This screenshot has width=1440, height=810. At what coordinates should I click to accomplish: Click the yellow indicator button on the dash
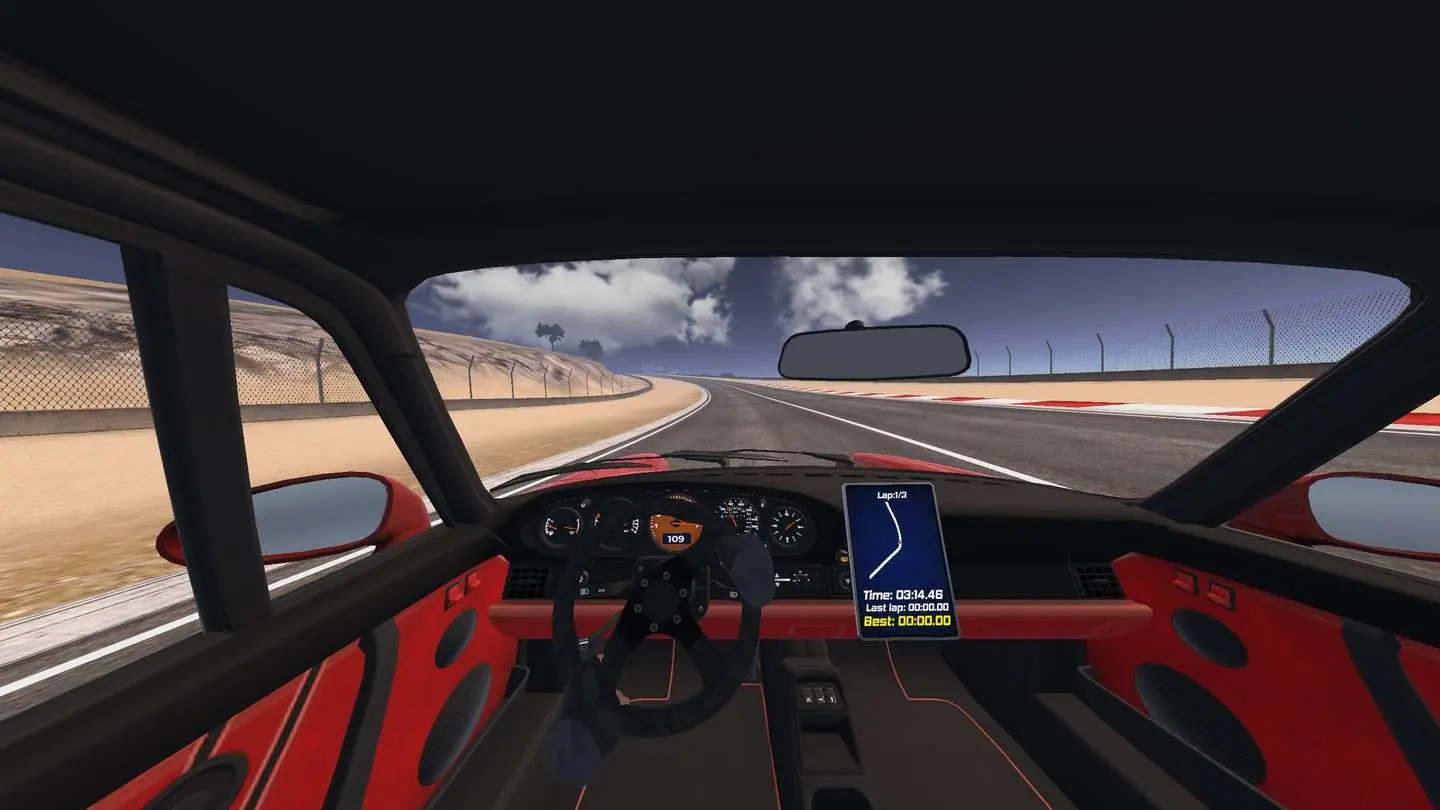pos(842,557)
